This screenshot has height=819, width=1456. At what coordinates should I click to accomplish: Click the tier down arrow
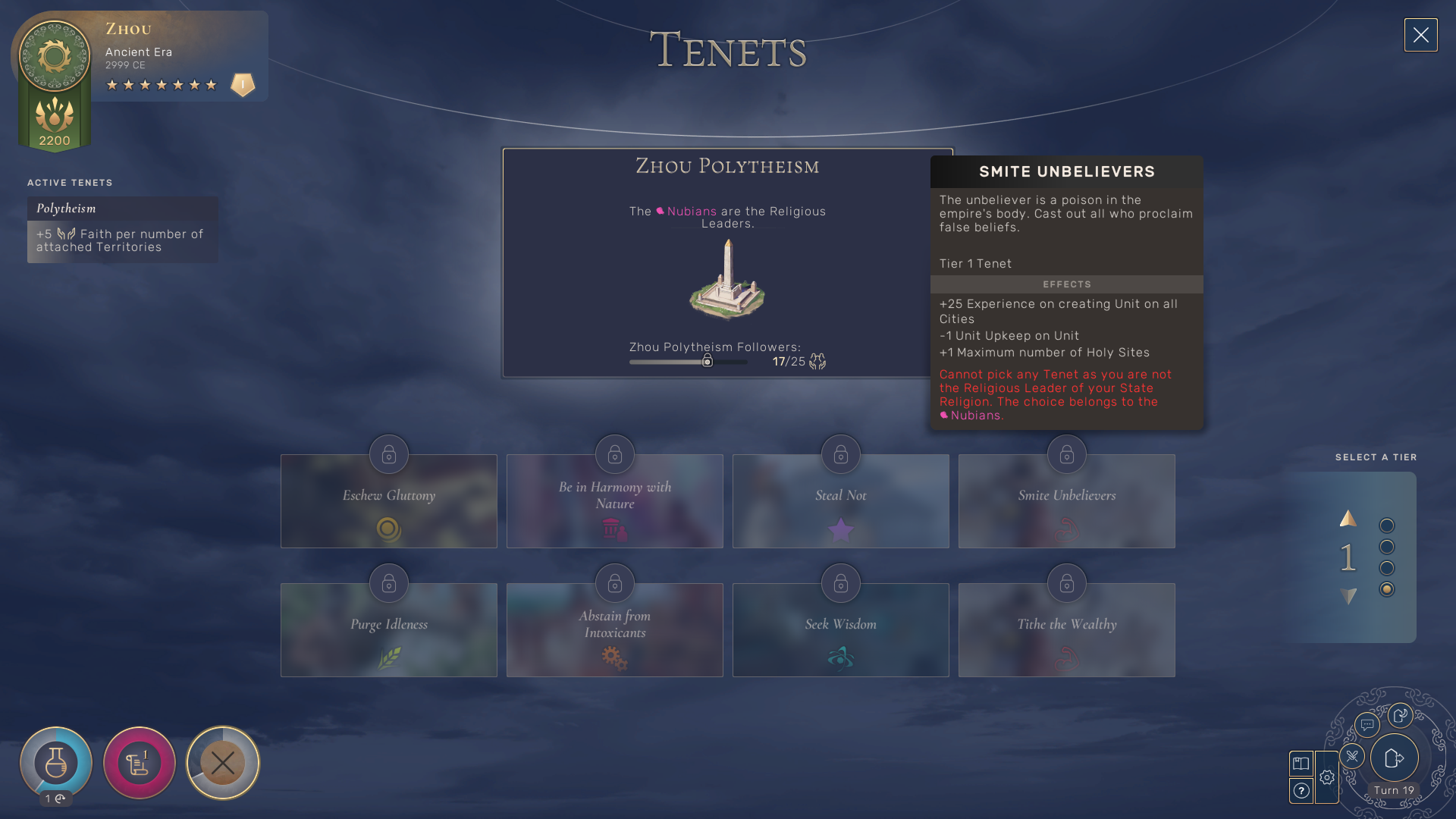[1348, 597]
